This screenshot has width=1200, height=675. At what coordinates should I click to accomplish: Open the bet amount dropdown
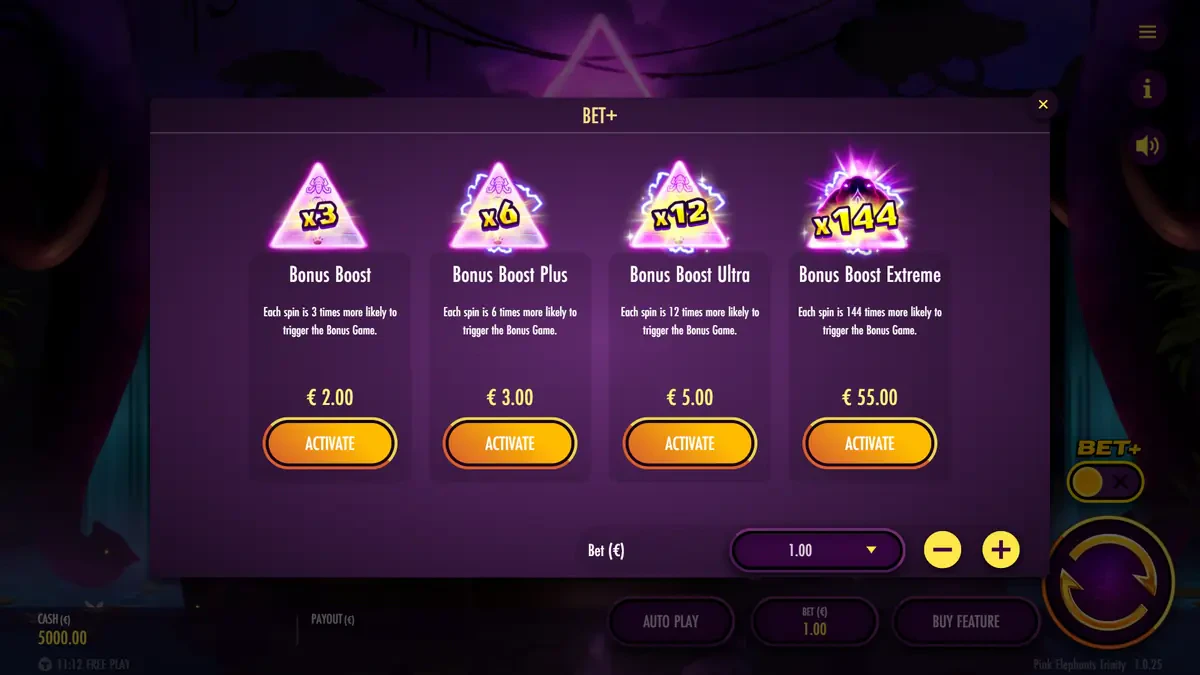coord(817,550)
